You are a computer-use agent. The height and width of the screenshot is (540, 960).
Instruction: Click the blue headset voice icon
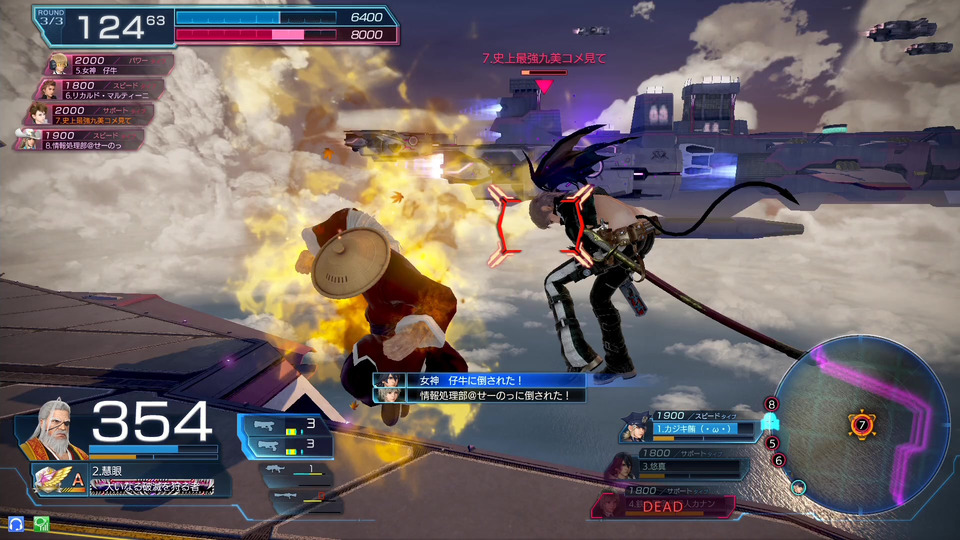click(x=16, y=523)
